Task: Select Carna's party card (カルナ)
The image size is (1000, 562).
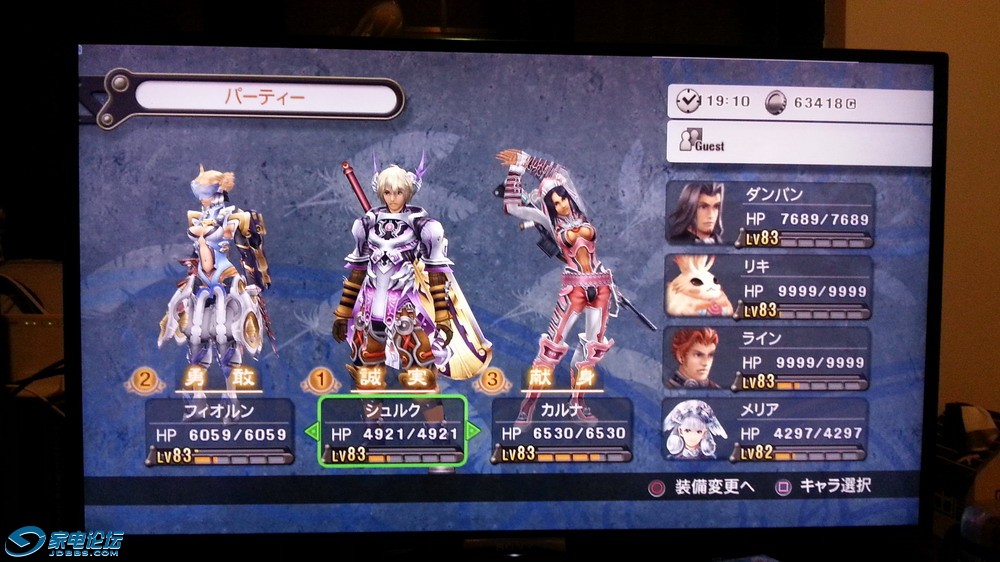Action: [x=562, y=430]
